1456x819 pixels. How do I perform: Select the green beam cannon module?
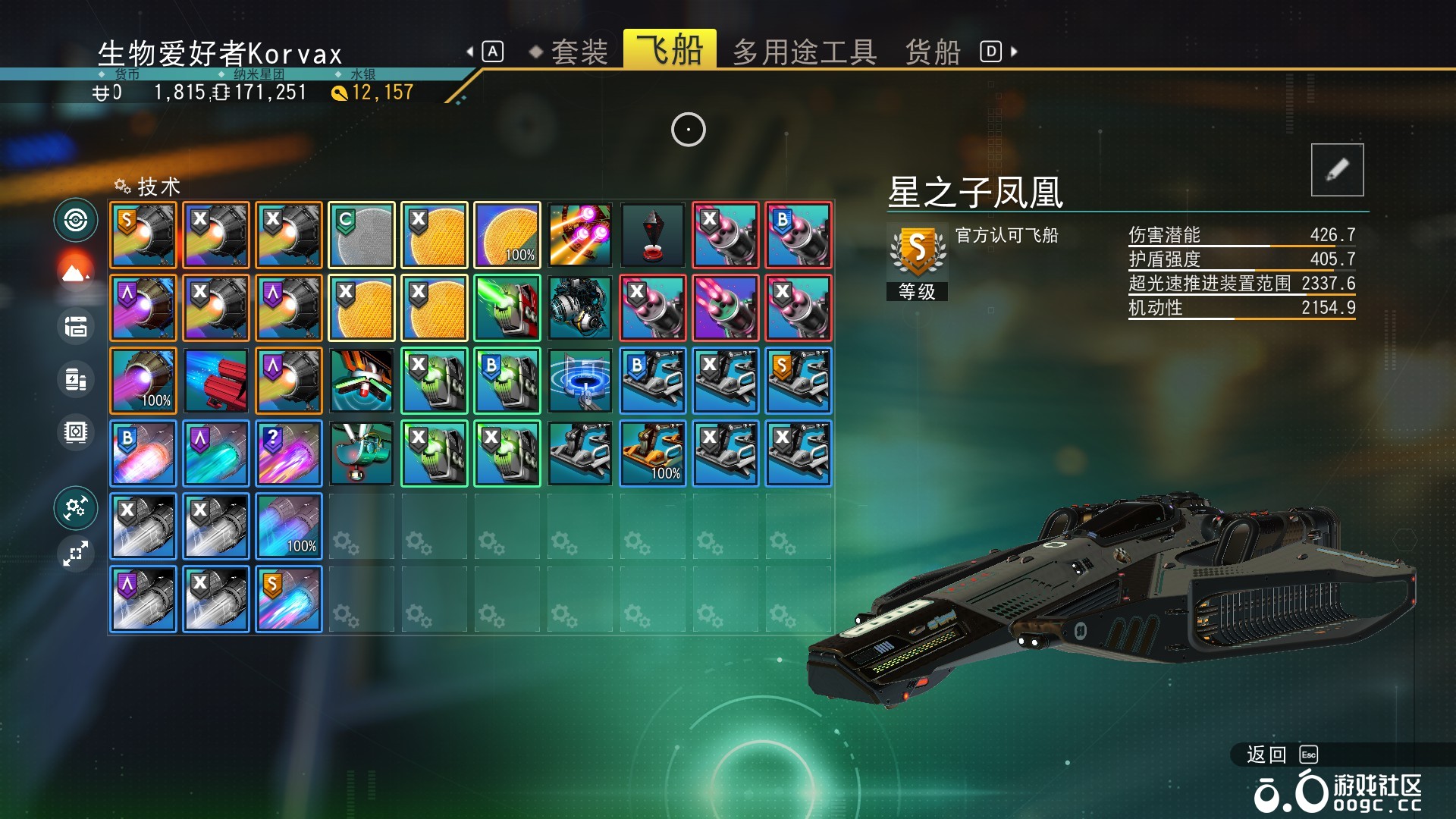tap(507, 308)
